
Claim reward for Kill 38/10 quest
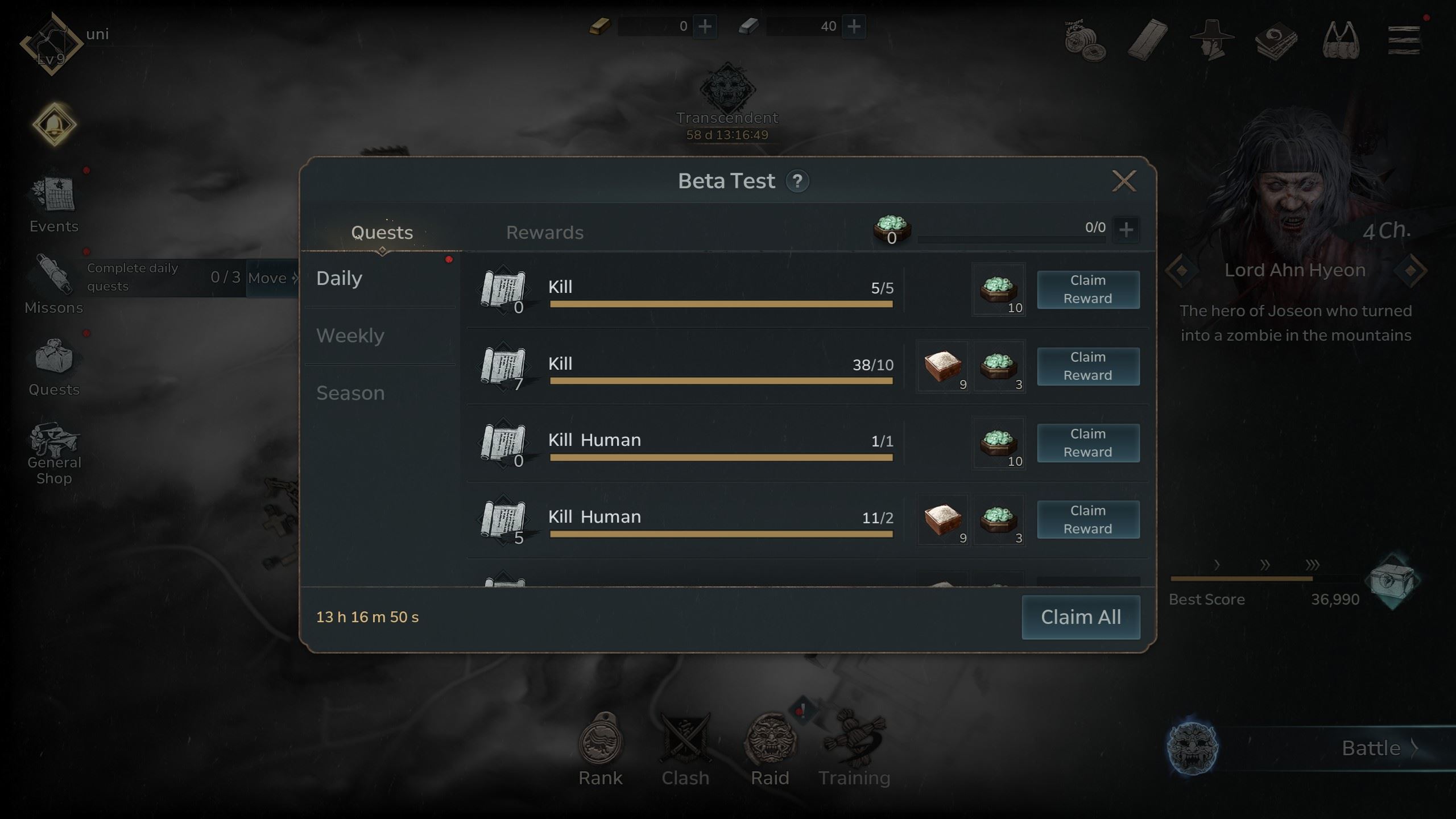(1087, 366)
